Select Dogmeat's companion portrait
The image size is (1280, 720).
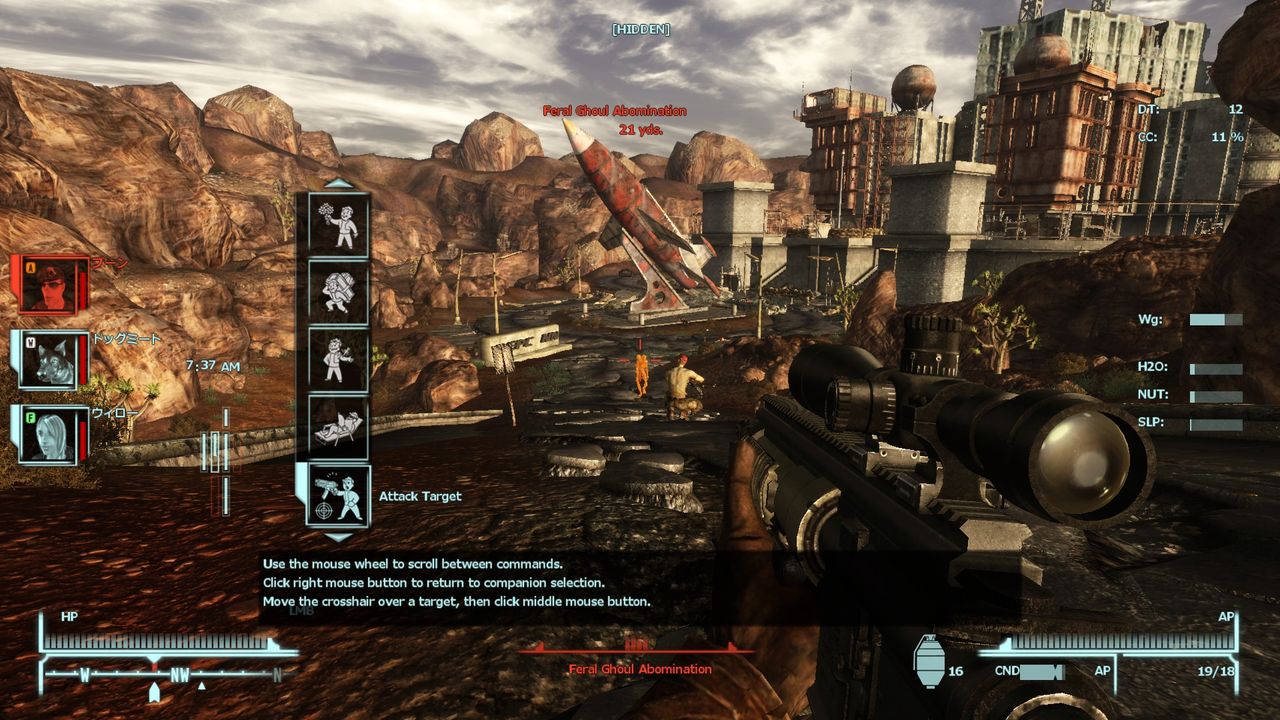[x=48, y=361]
